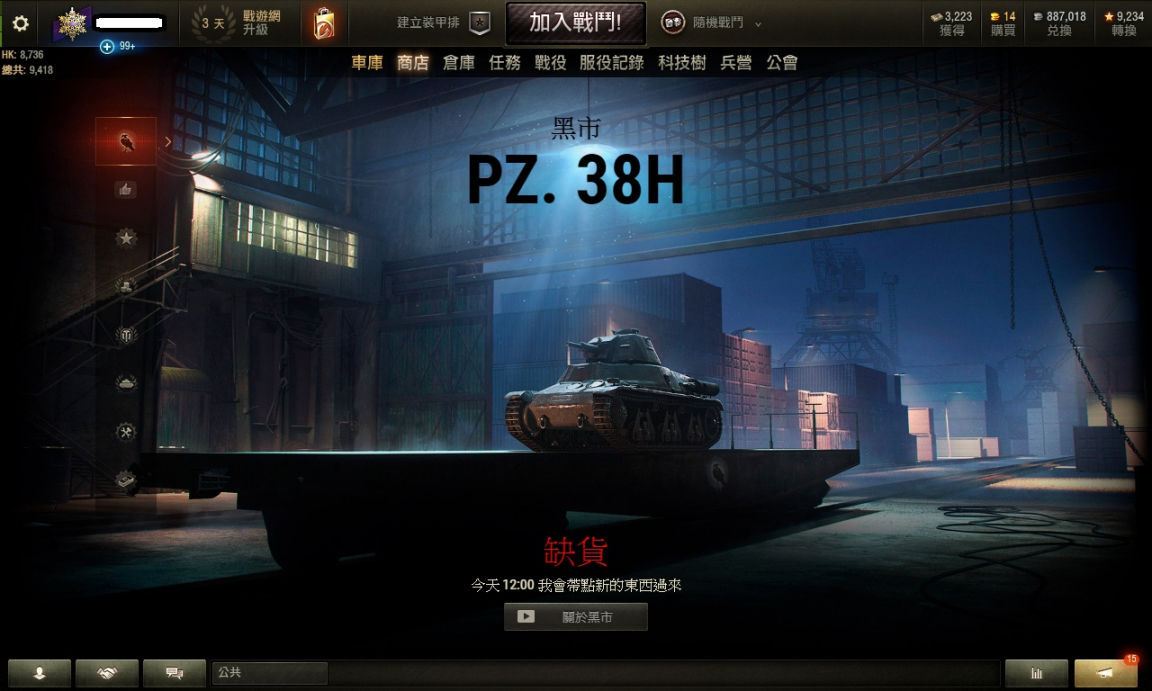
Task: Go to the 倉庫 depot tab
Action: point(459,63)
